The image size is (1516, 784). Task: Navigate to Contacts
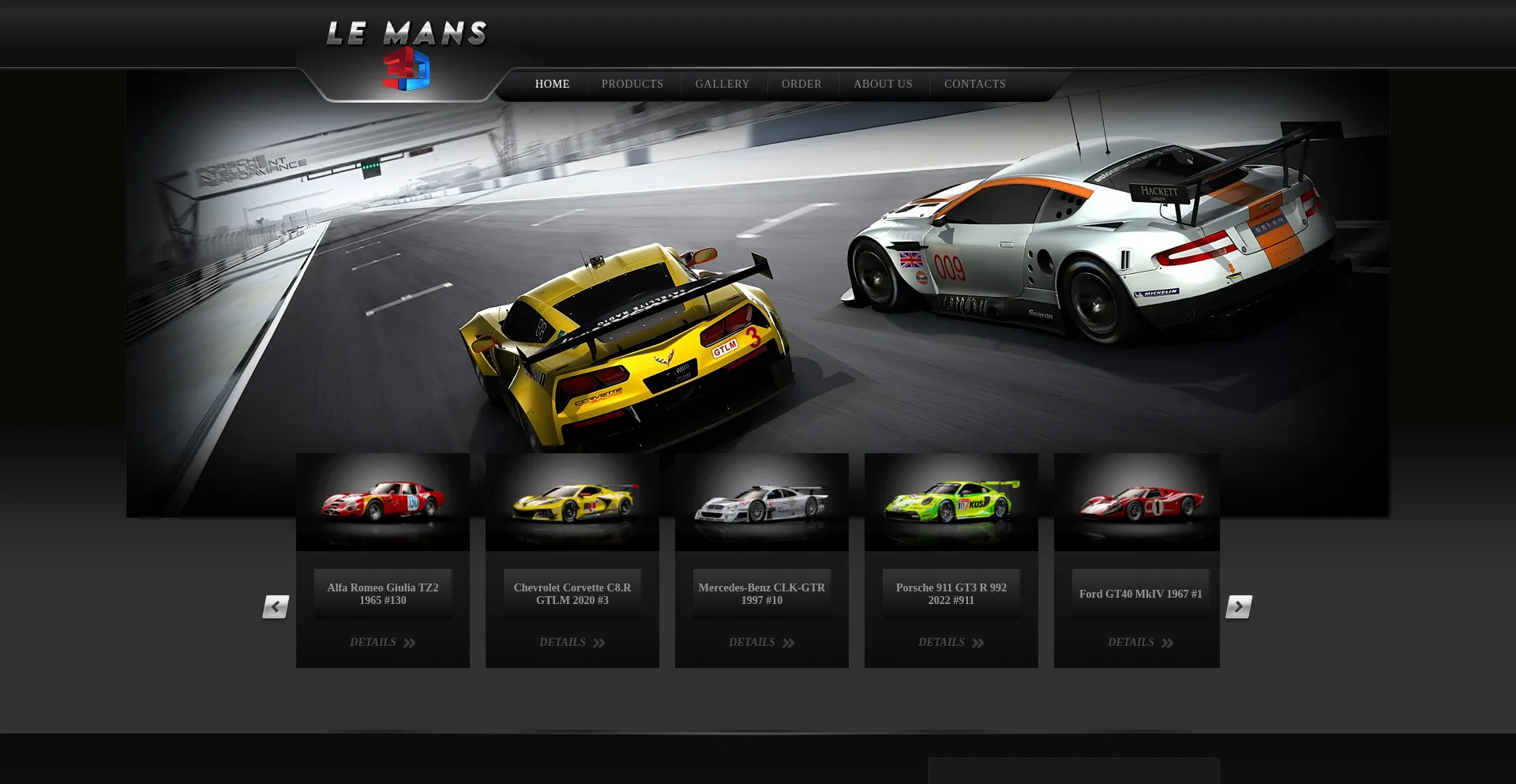point(975,84)
